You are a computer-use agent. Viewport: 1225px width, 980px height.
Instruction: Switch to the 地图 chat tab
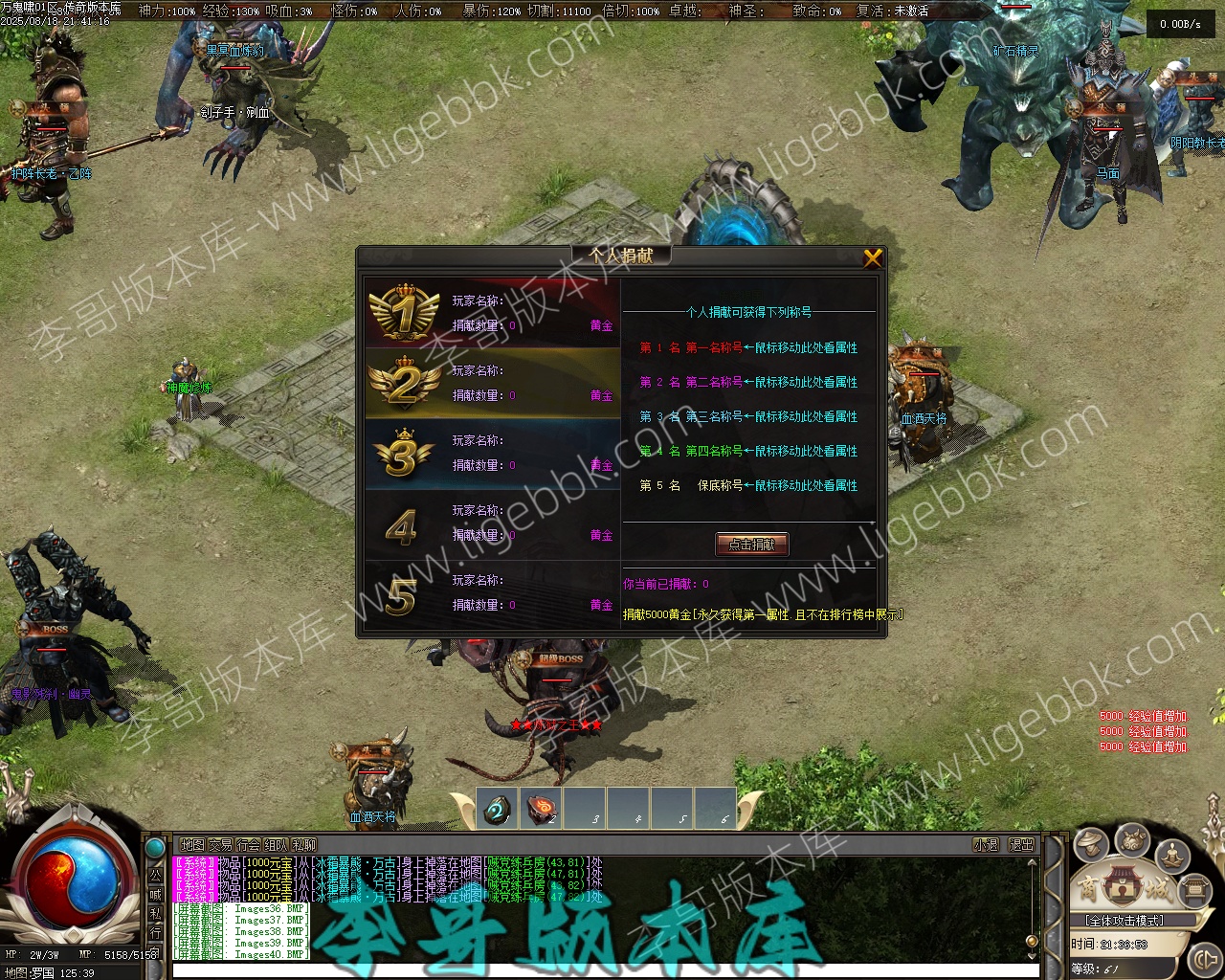point(192,845)
